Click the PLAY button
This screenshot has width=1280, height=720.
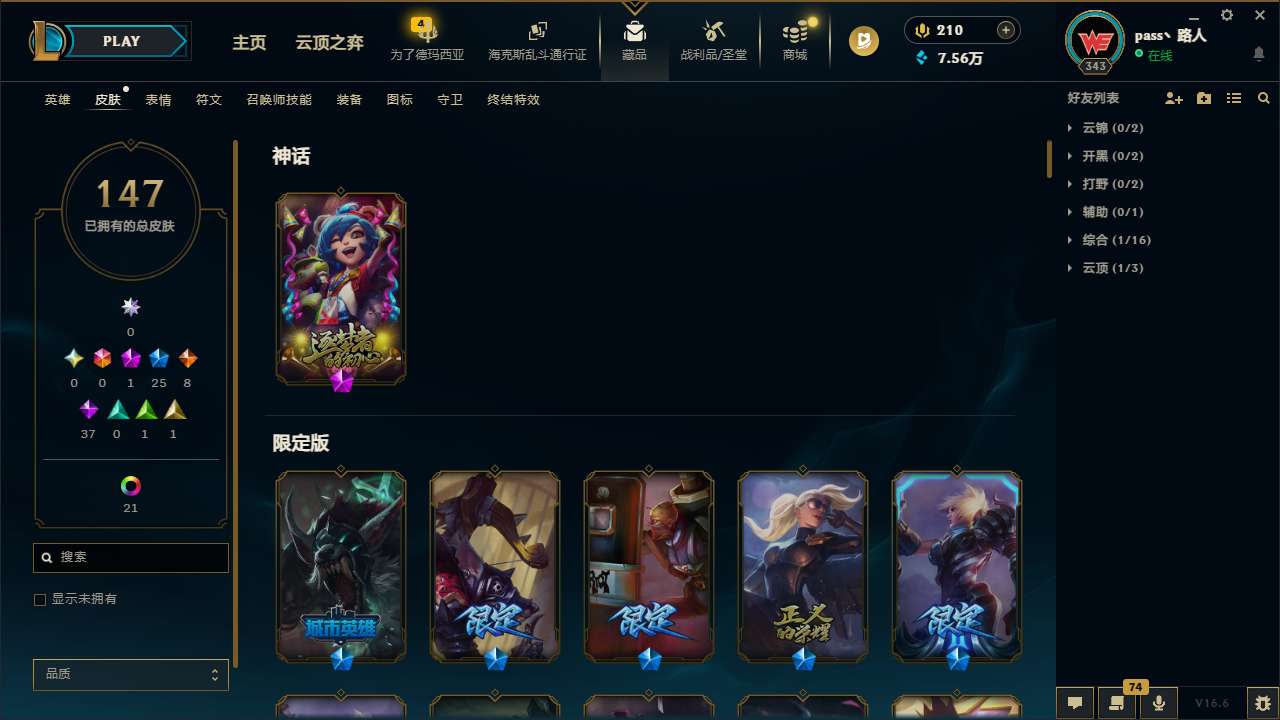tap(121, 41)
